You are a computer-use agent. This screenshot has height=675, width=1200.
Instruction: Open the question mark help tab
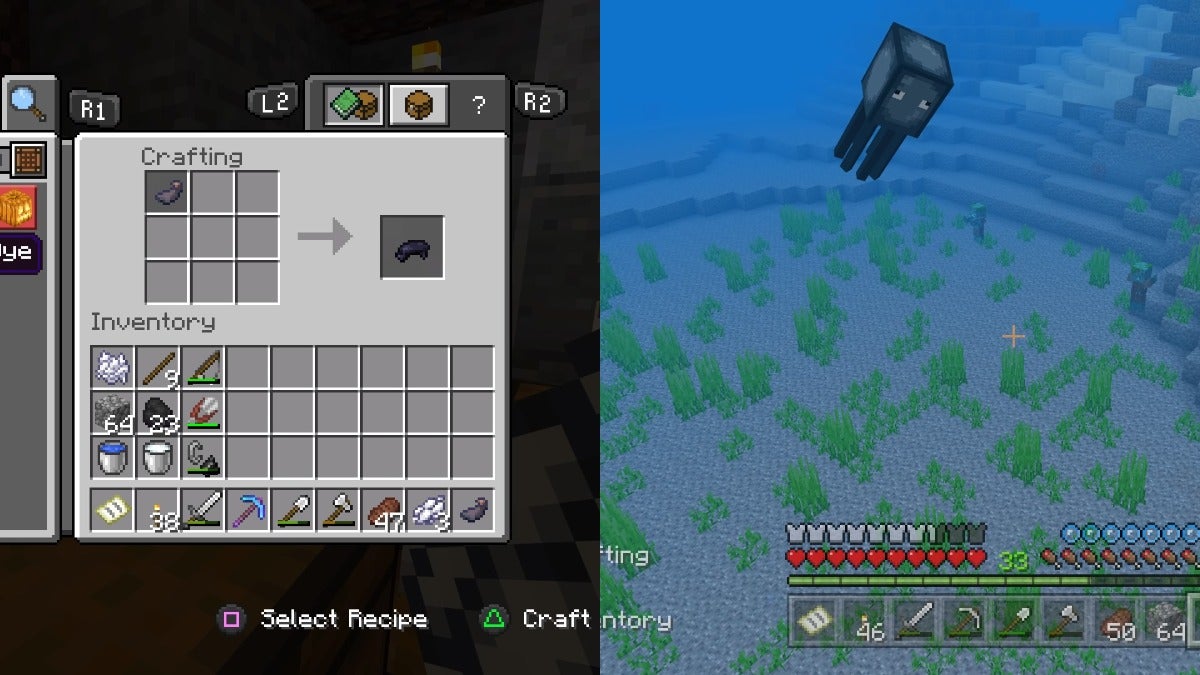click(x=478, y=105)
